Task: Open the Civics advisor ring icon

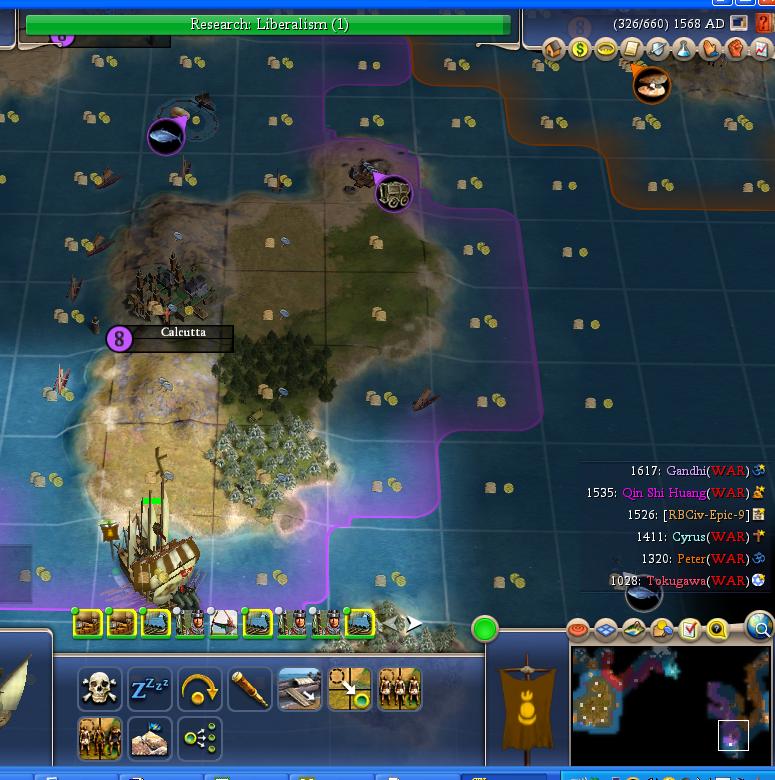Action: coord(606,49)
